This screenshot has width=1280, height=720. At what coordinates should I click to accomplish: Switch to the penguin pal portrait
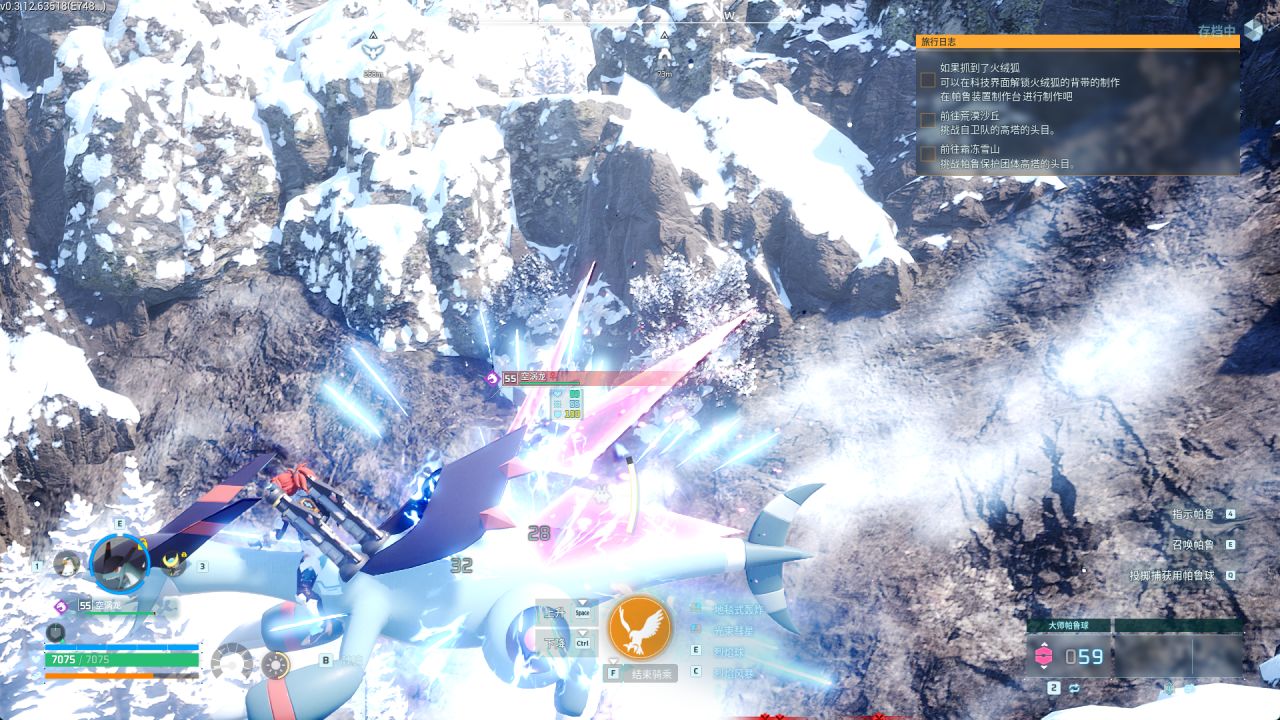point(67,564)
